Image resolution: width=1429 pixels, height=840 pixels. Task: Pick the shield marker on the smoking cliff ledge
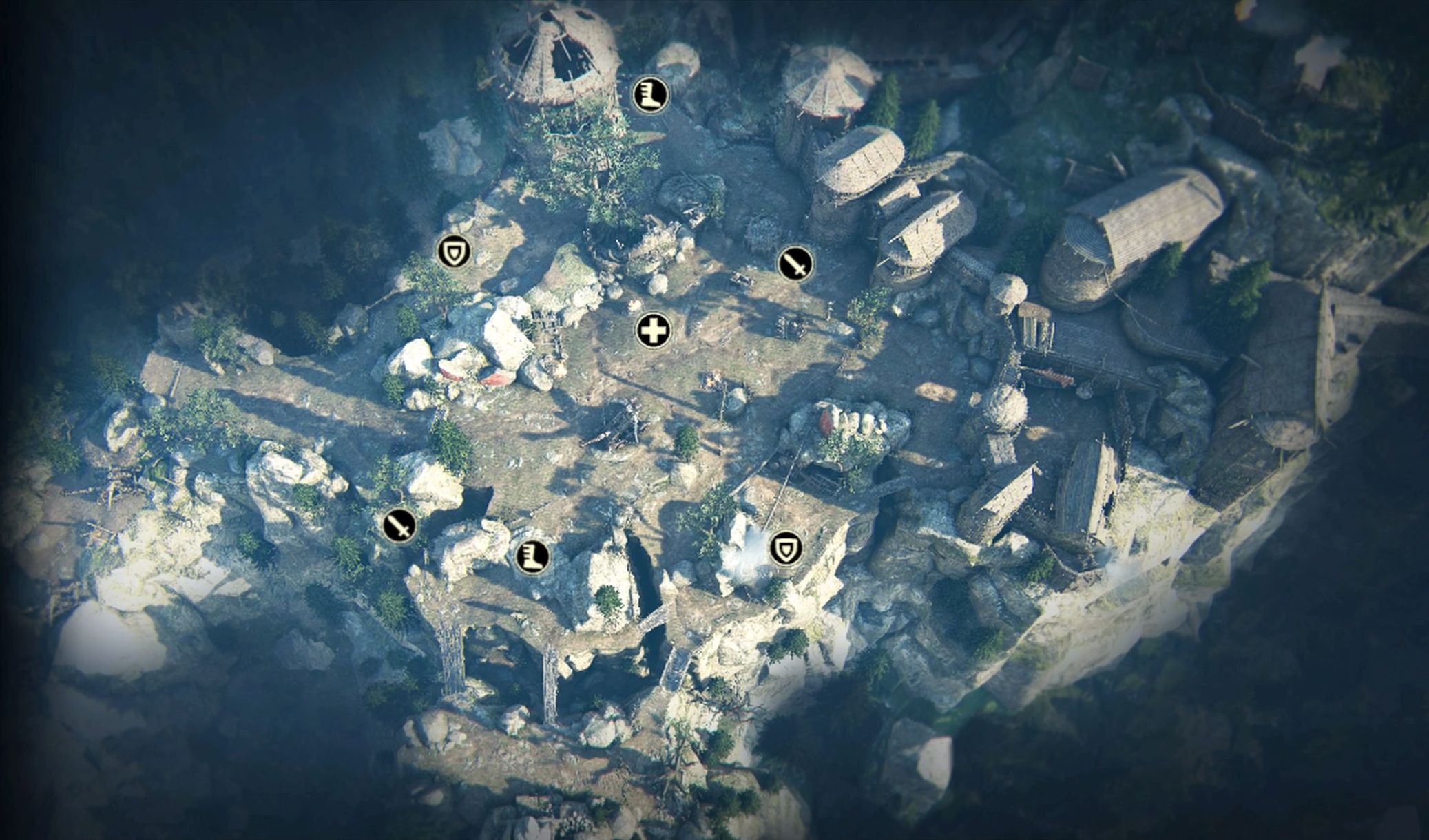pos(785,549)
